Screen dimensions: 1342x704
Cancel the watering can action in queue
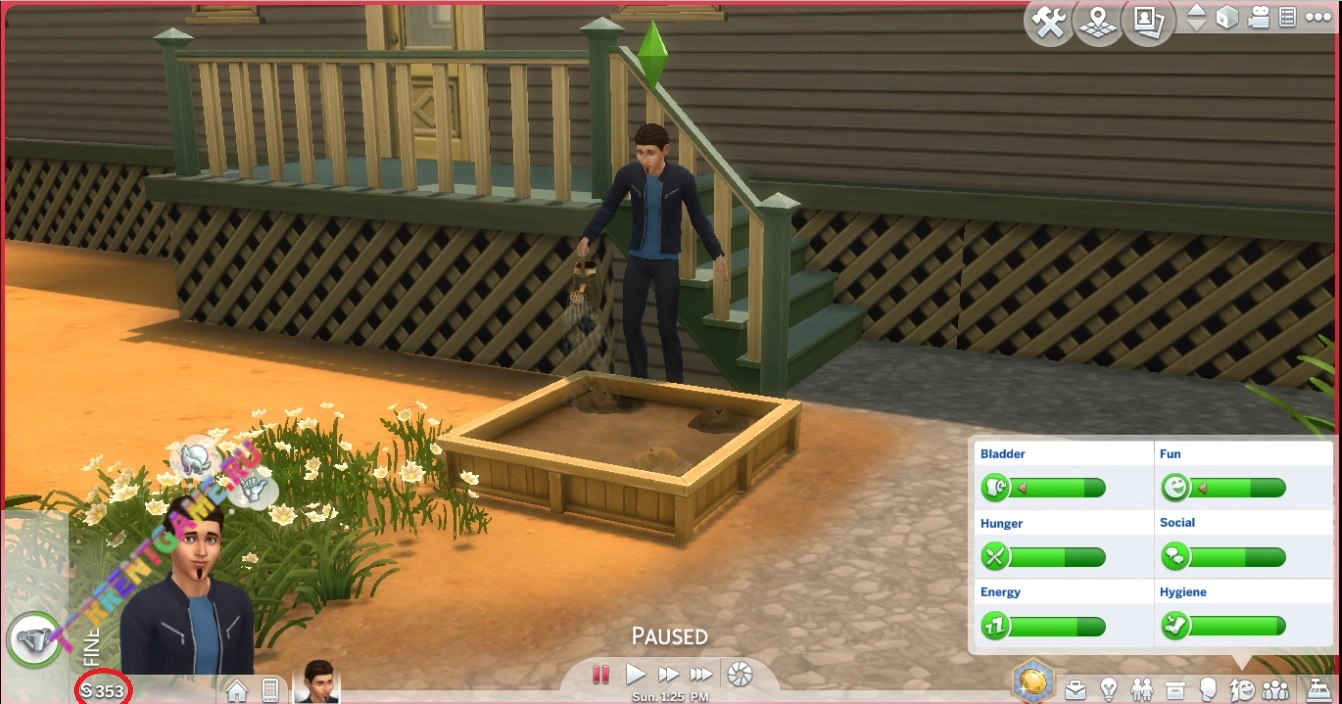(32, 638)
